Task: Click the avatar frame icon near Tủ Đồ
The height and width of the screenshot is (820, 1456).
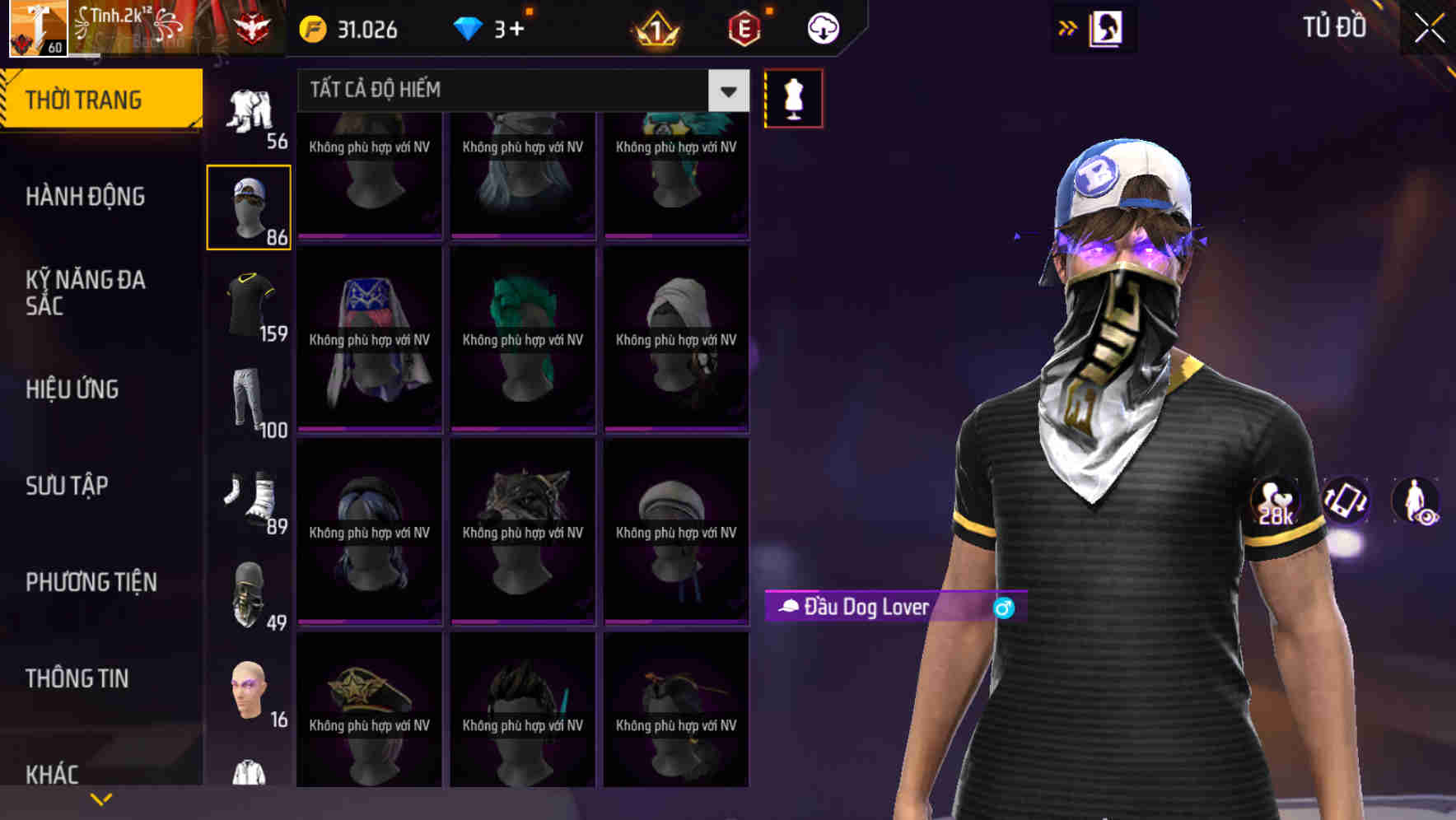Action: pos(1105,27)
